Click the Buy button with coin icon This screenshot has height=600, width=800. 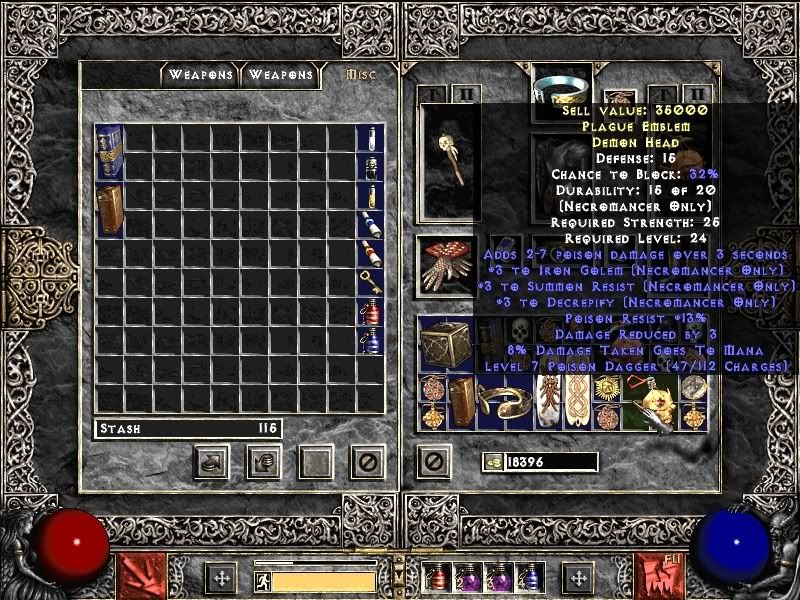point(212,461)
